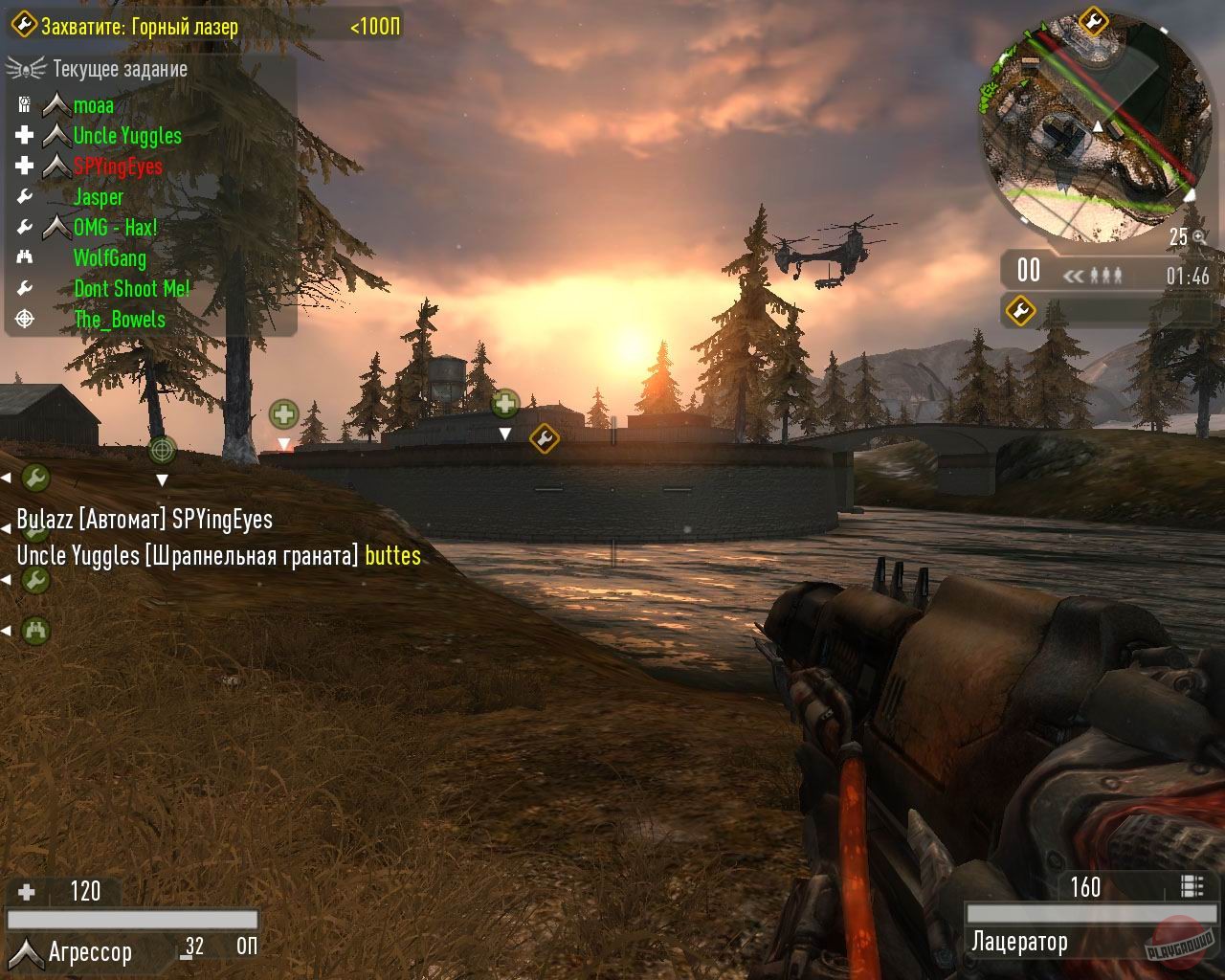Toggle the minimap zoom magnifier near 25
Image resolution: width=1225 pixels, height=980 pixels.
coord(1197,235)
